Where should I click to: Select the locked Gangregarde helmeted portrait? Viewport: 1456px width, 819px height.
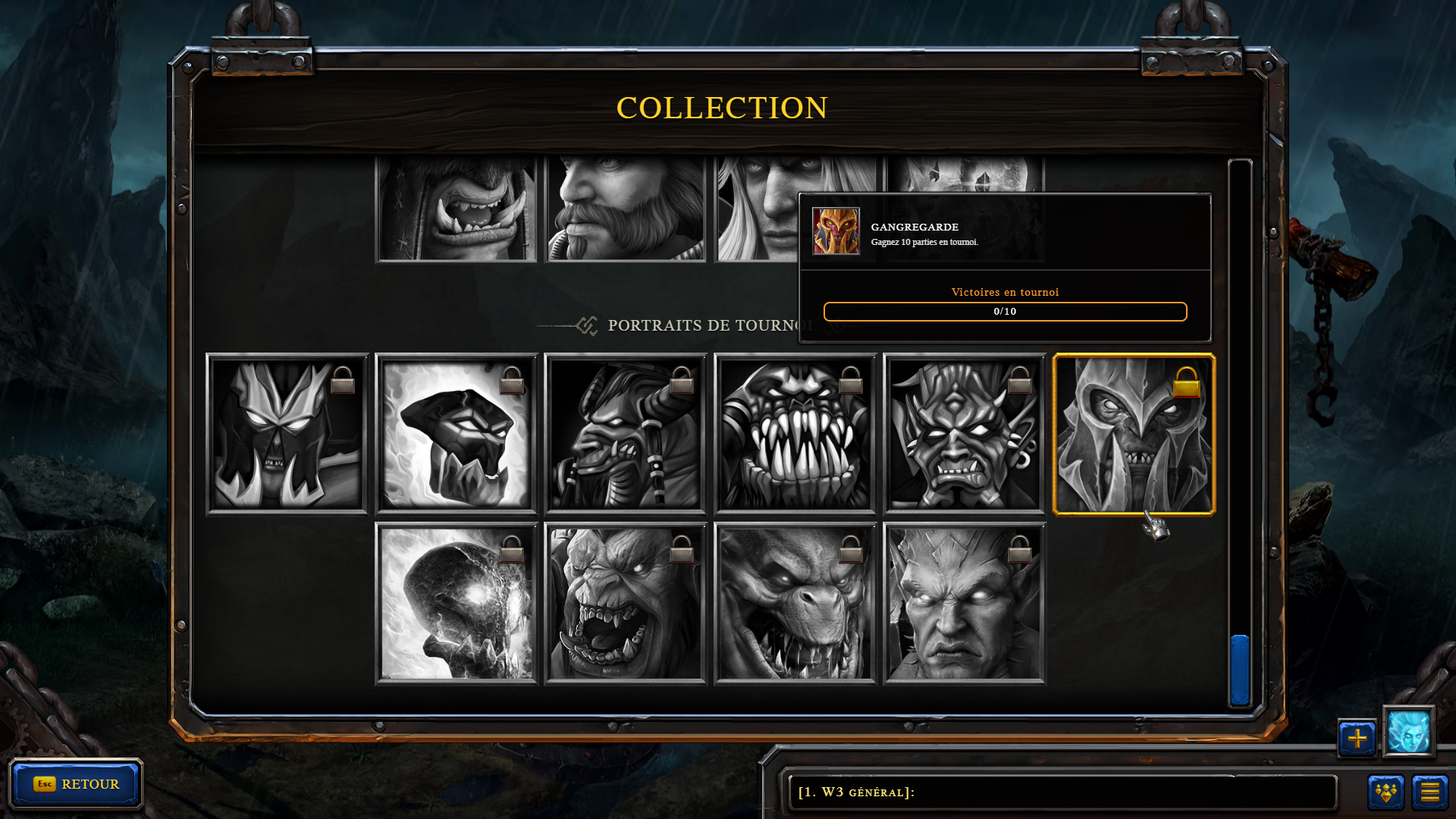1134,435
